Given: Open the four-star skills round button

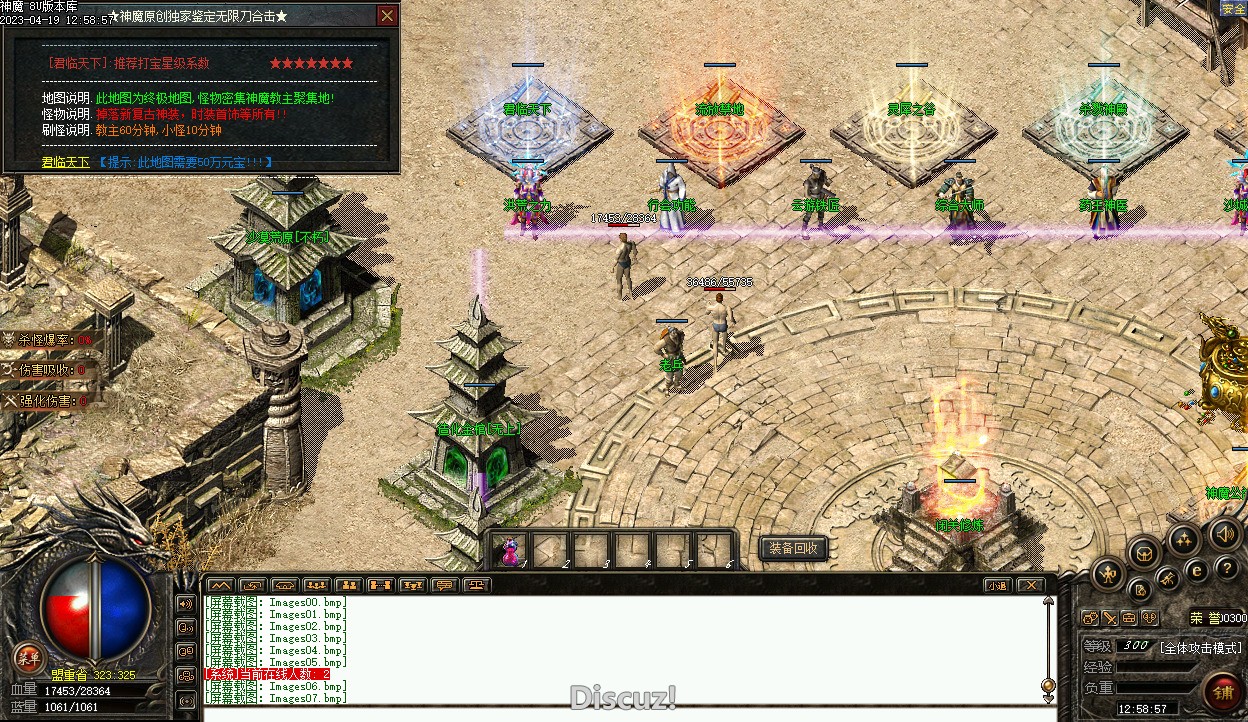Looking at the screenshot, I should [x=1183, y=541].
